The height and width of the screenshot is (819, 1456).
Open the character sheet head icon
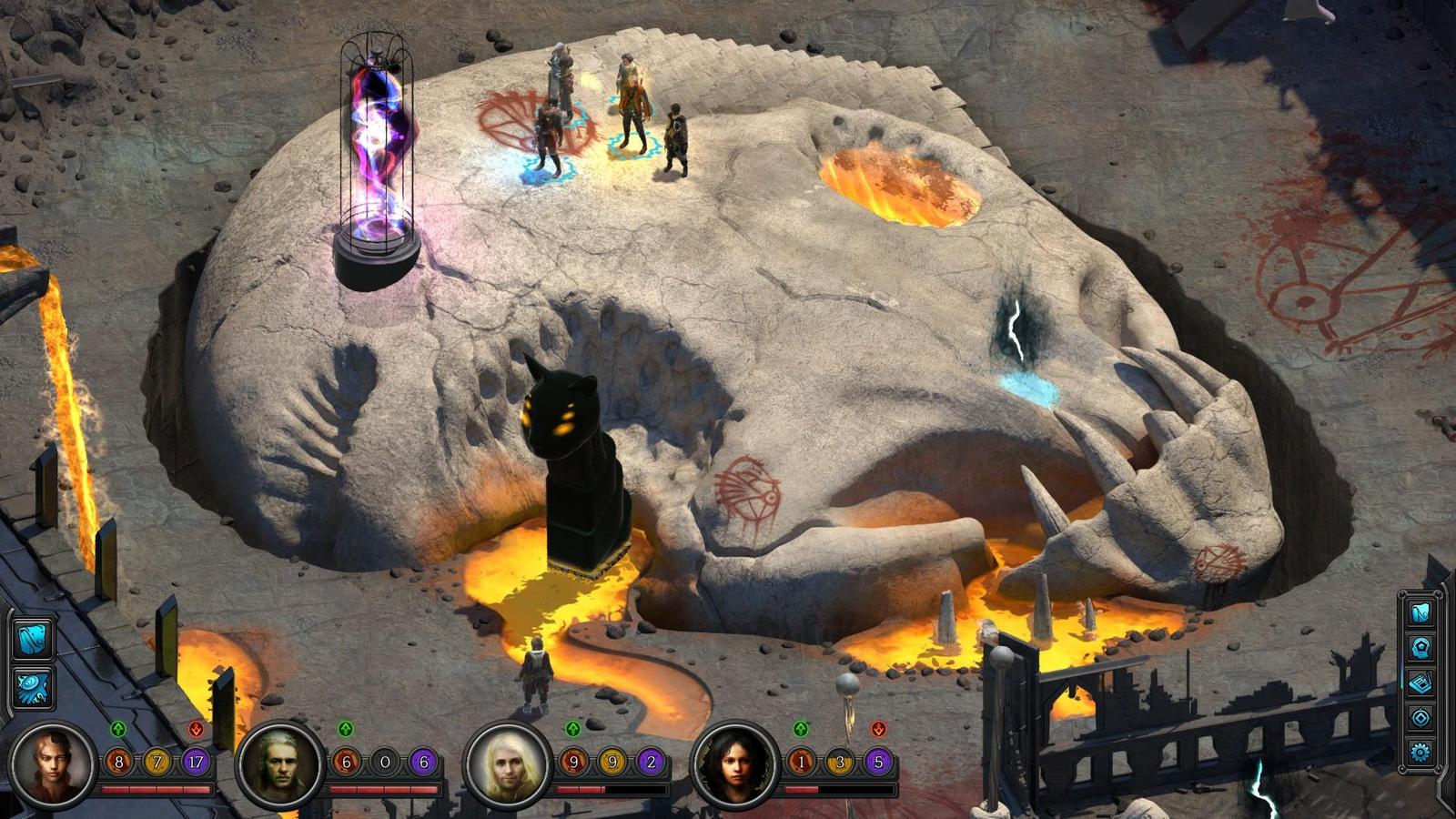[1421, 648]
